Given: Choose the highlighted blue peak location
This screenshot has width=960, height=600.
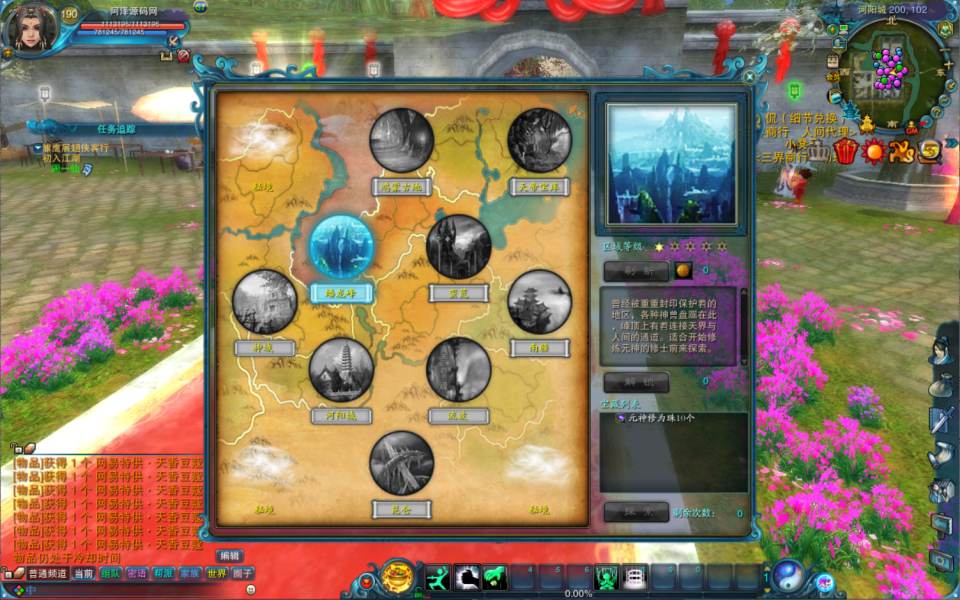Looking at the screenshot, I should coord(342,247).
